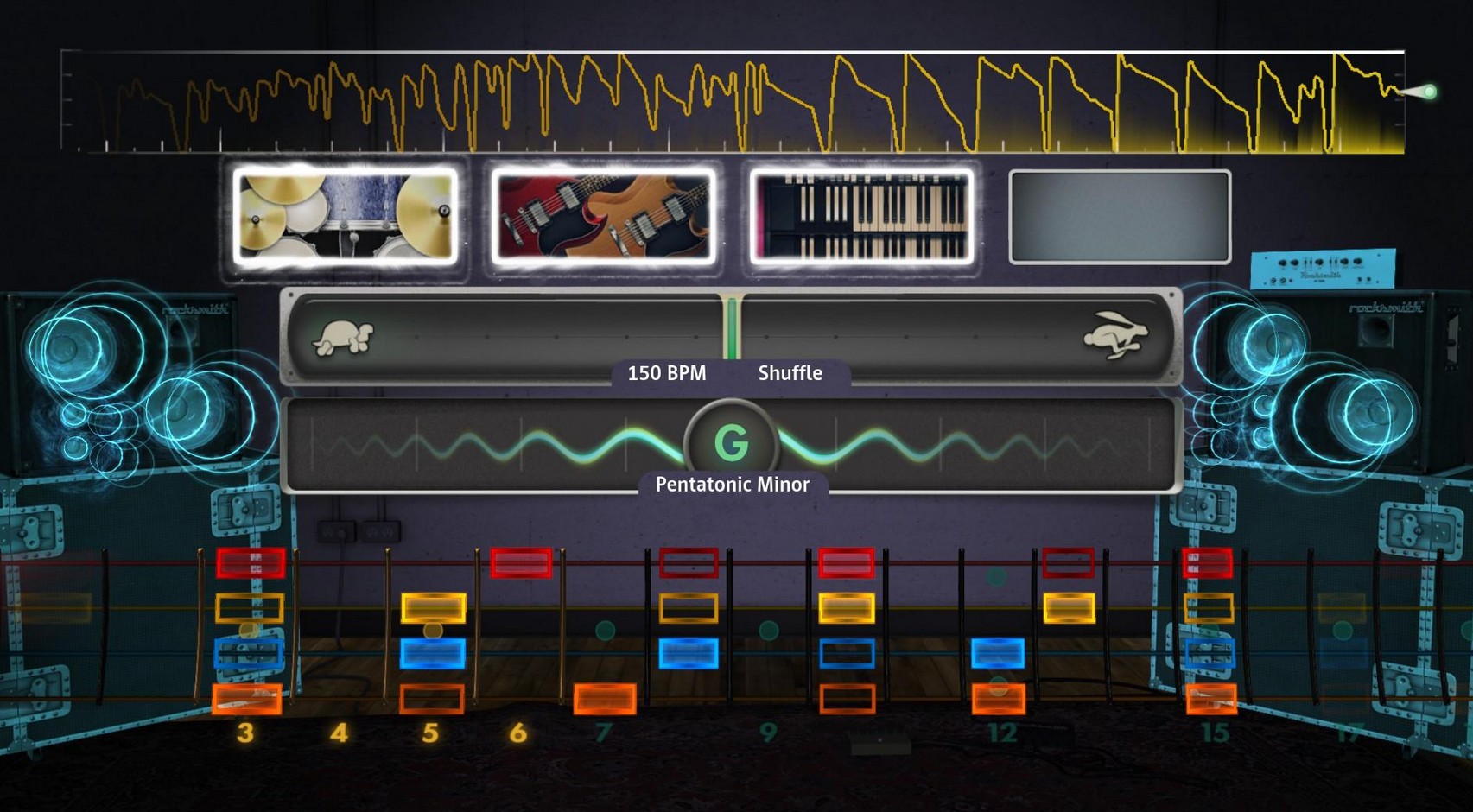The image size is (1473, 812).
Task: Choose the guitars band member tile
Action: 603,216
